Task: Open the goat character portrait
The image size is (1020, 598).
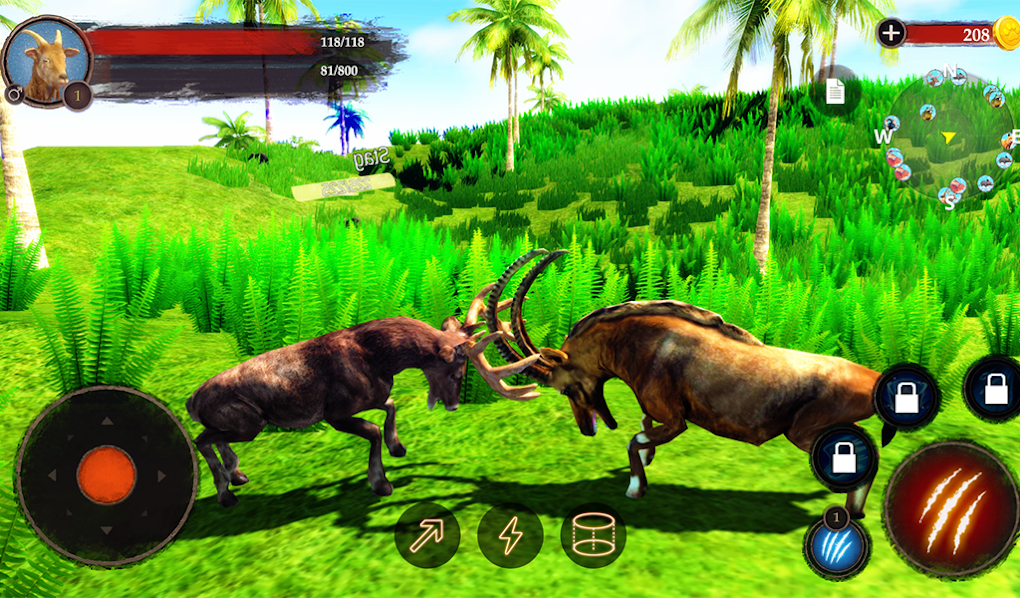Action: coord(45,60)
